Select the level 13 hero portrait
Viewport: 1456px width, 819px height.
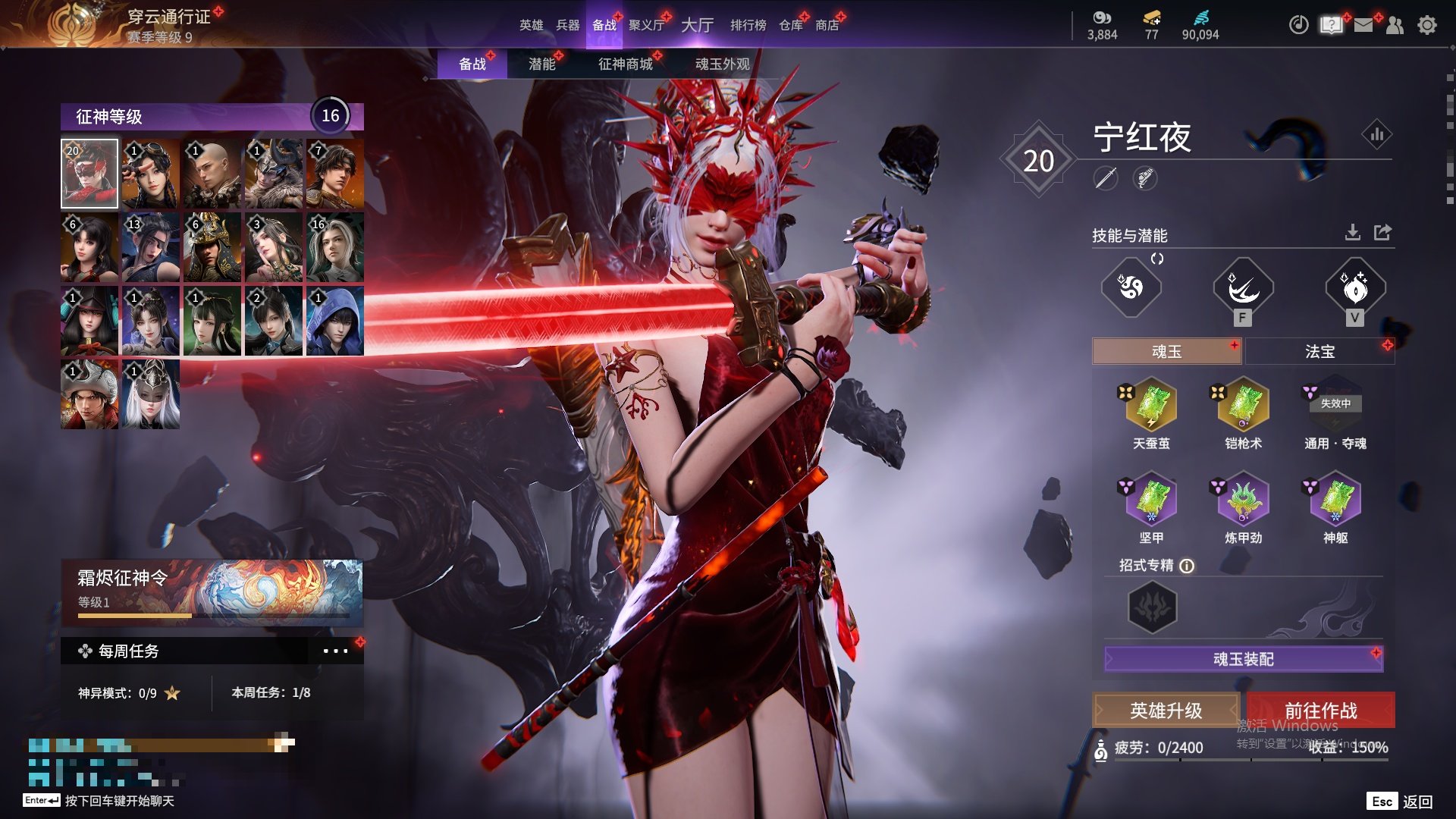click(x=151, y=247)
